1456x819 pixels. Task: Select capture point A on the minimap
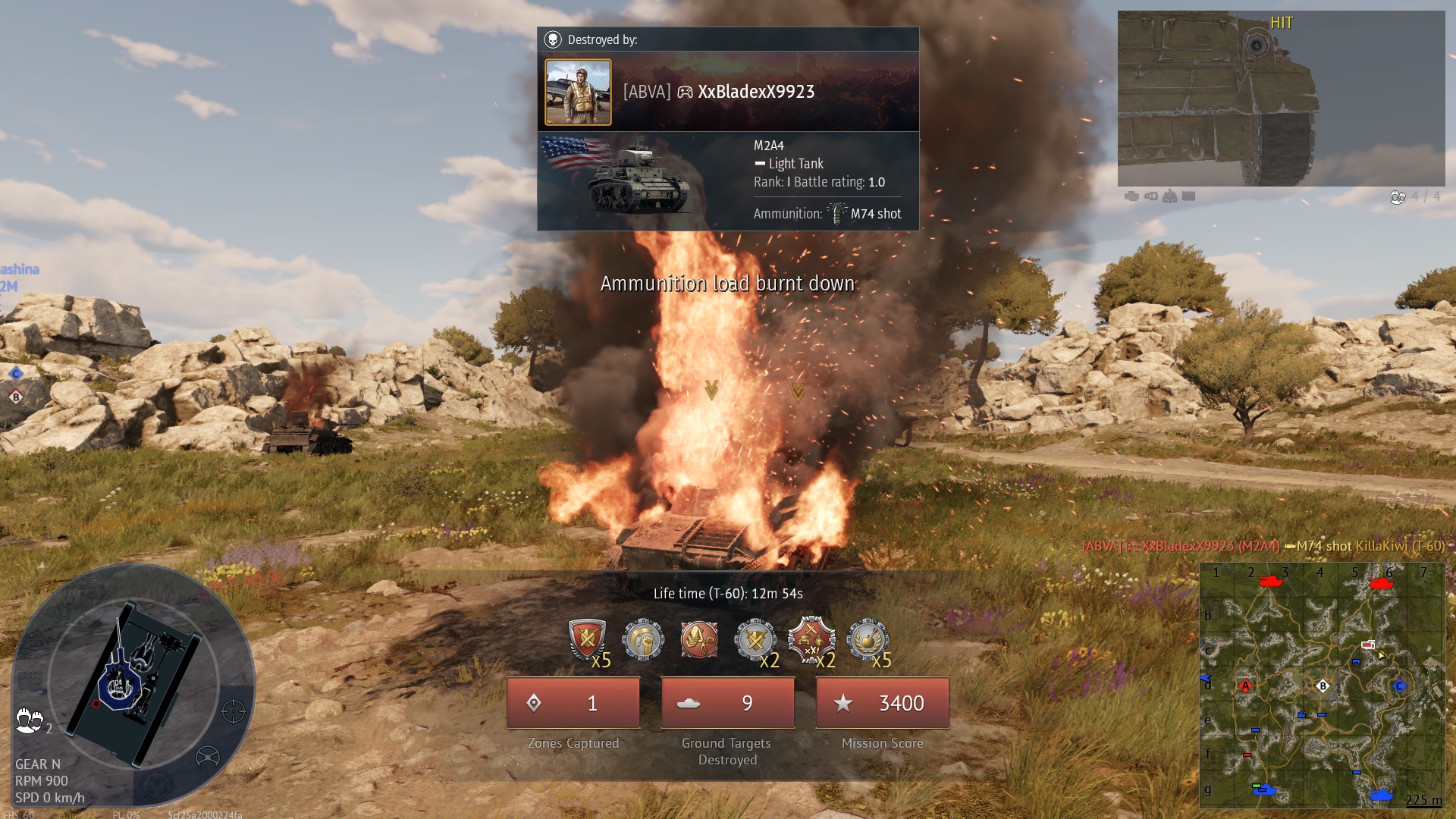tap(1245, 686)
